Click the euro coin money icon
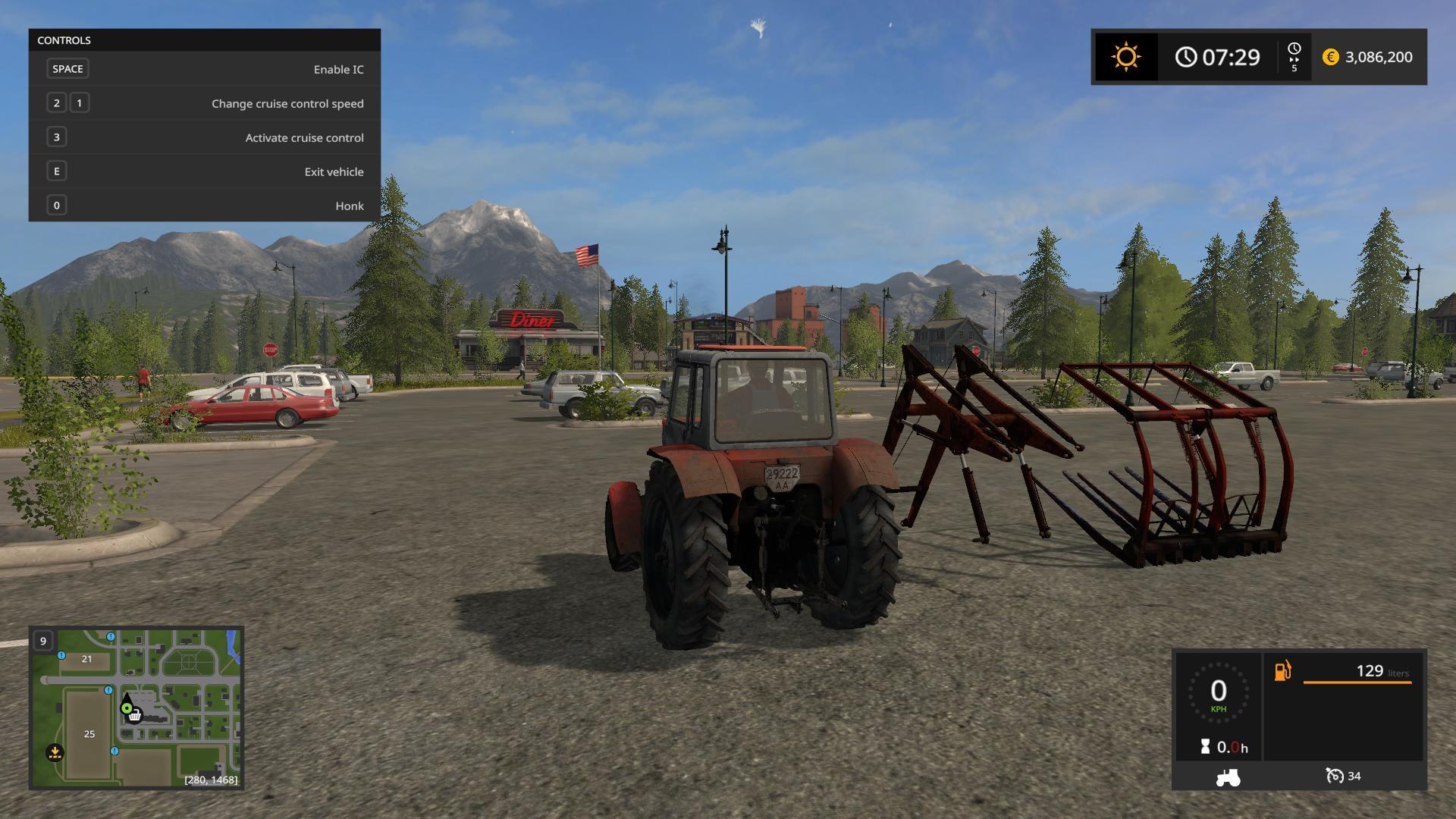The width and height of the screenshot is (1456, 819). point(1330,57)
